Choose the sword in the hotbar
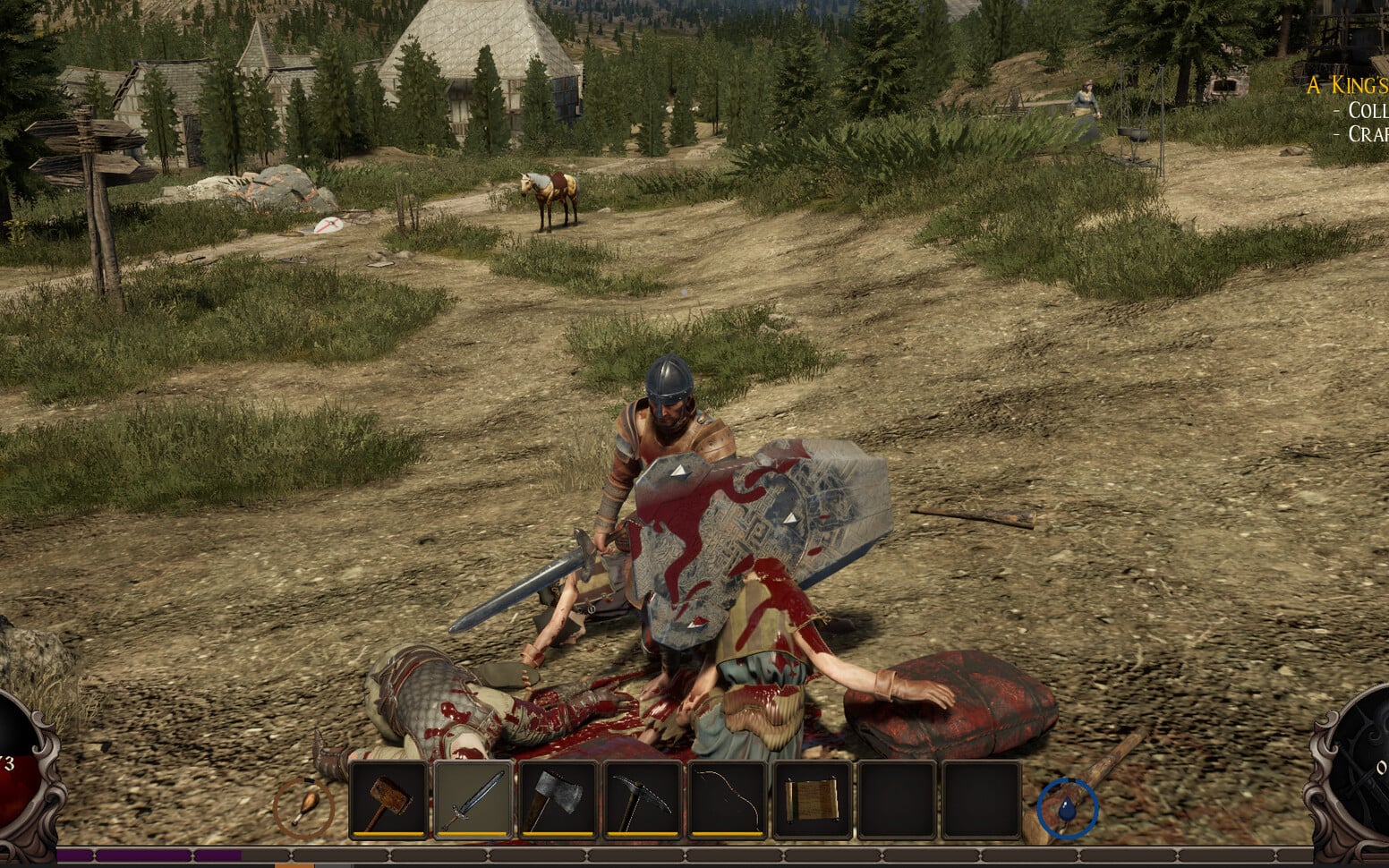This screenshot has width=1389, height=868. point(473,799)
